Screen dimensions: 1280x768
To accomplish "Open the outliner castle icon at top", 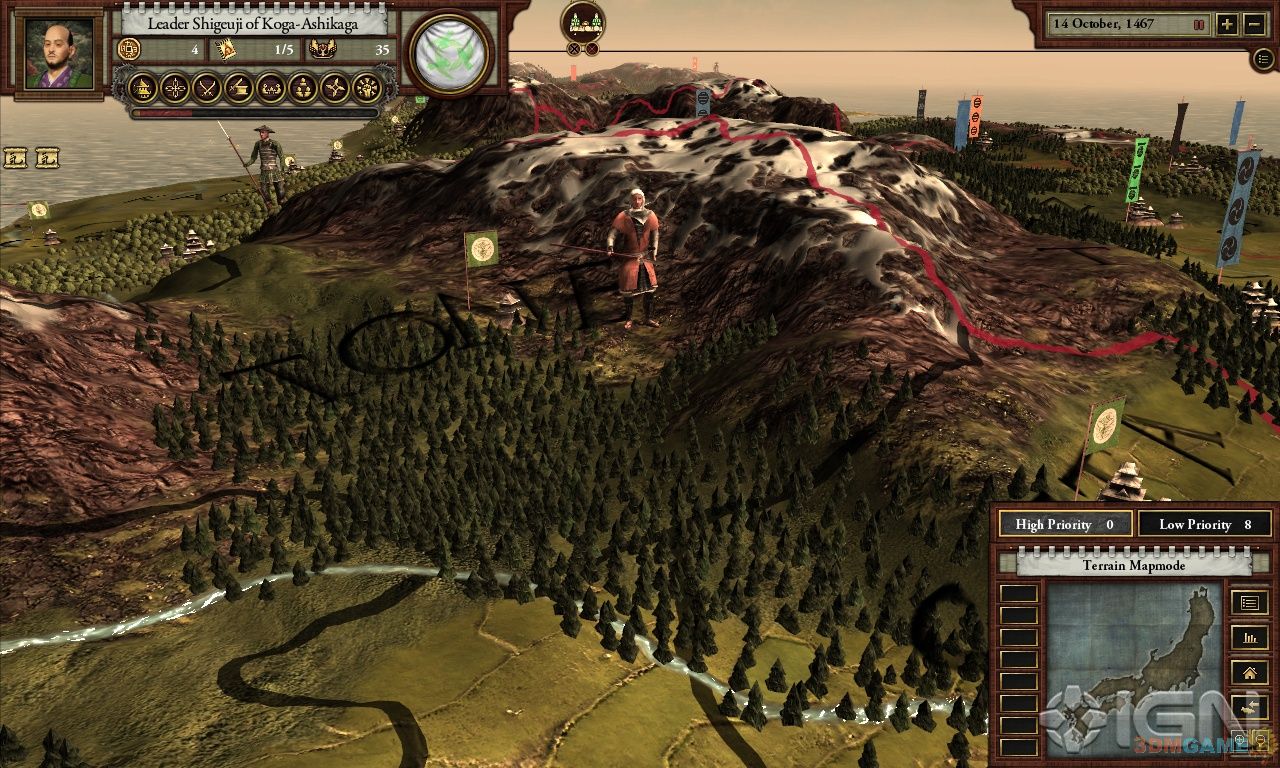I will [583, 22].
